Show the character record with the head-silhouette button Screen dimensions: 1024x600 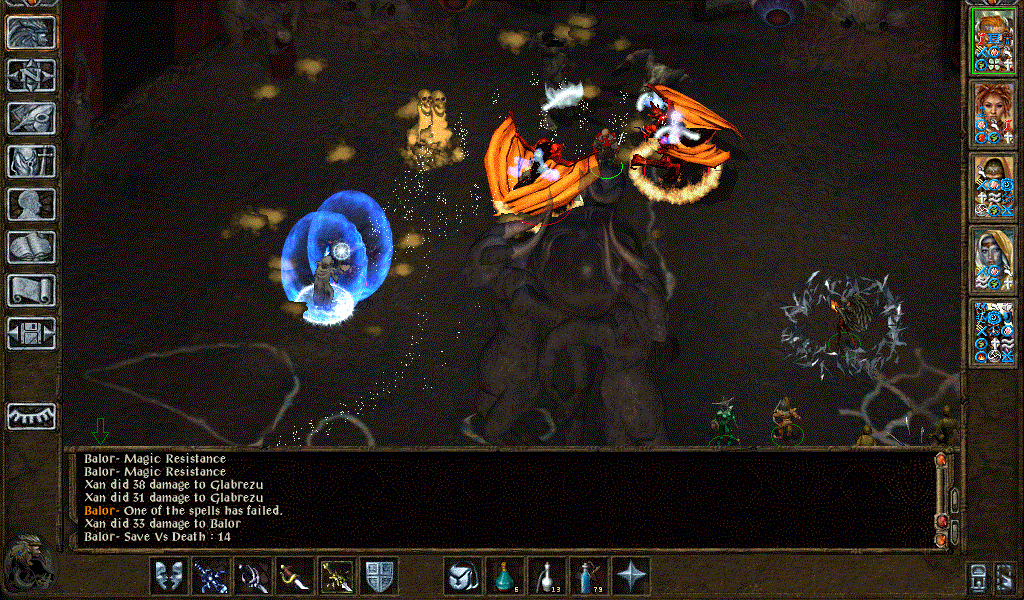pyautogui.click(x=31, y=204)
